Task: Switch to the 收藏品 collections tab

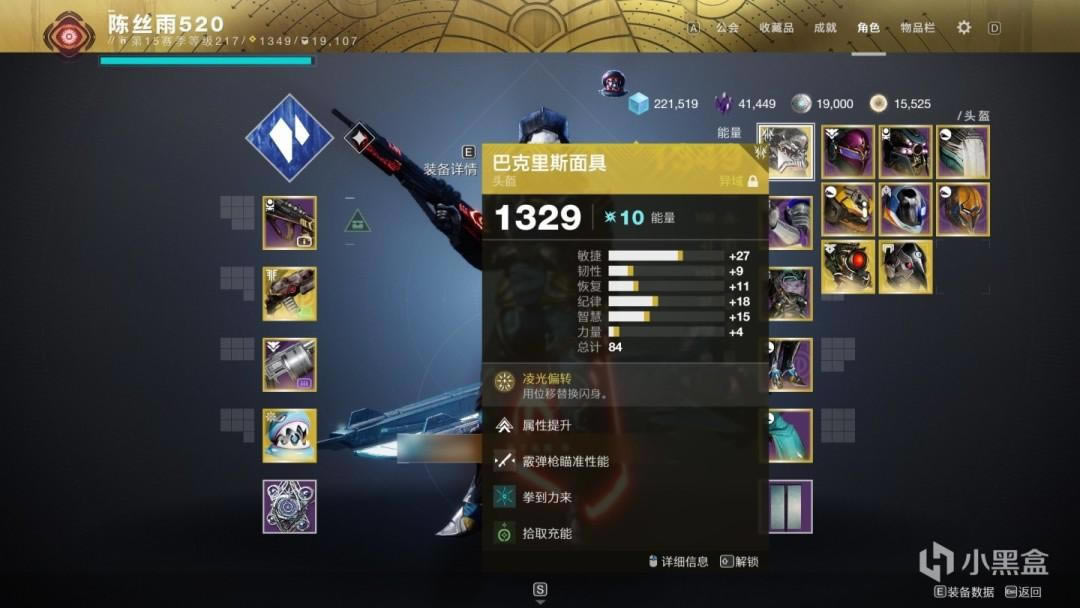Action: 776,28
